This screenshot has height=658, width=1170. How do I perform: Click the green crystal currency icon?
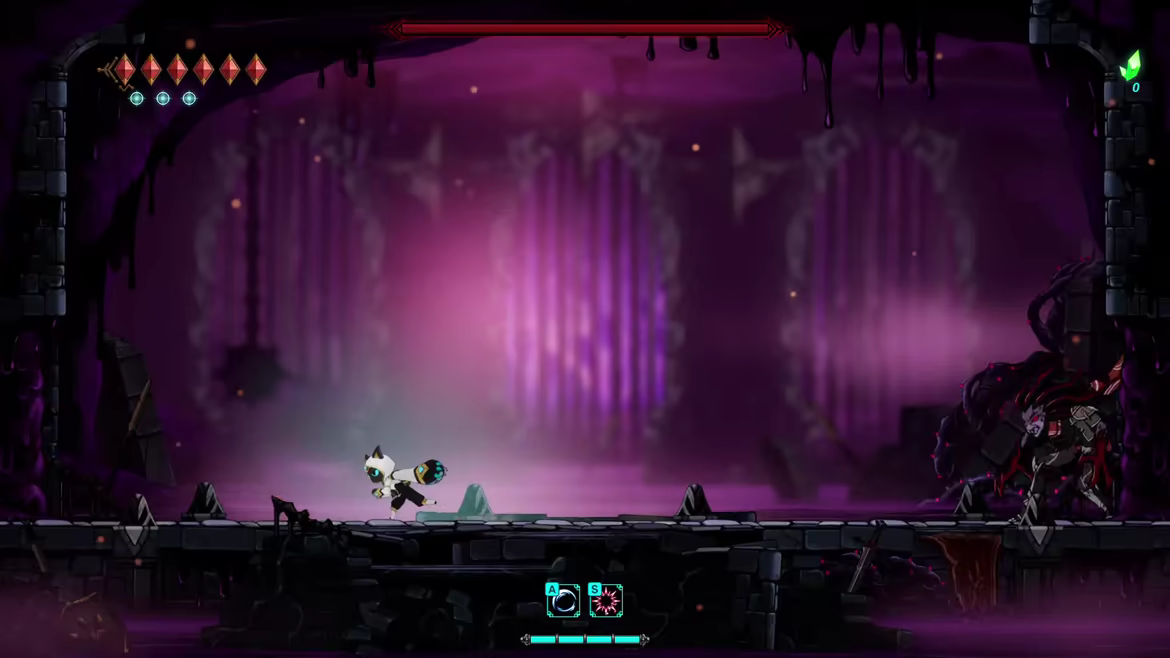pos(1130,66)
